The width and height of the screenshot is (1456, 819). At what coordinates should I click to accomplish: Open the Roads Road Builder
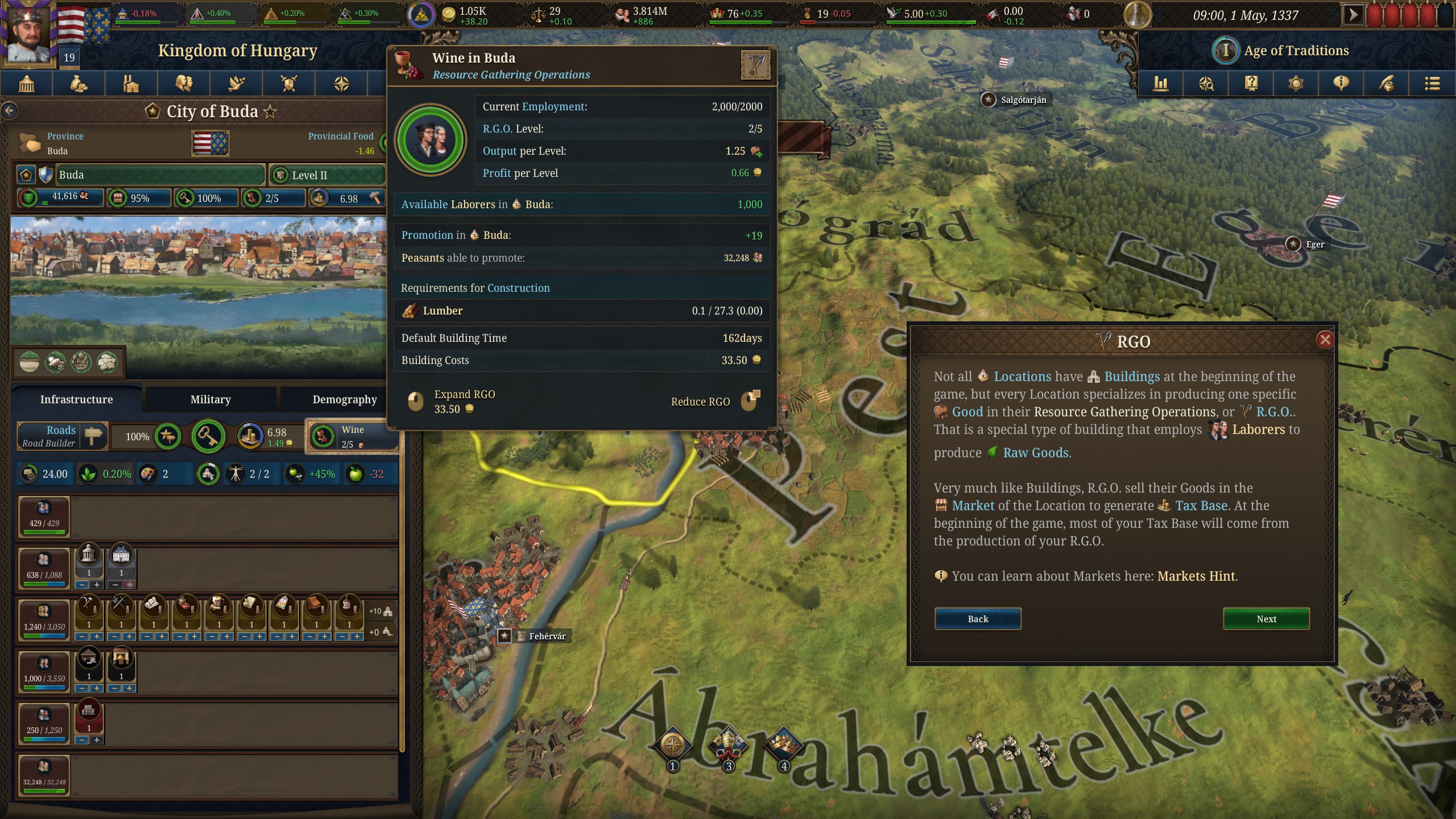[62, 436]
